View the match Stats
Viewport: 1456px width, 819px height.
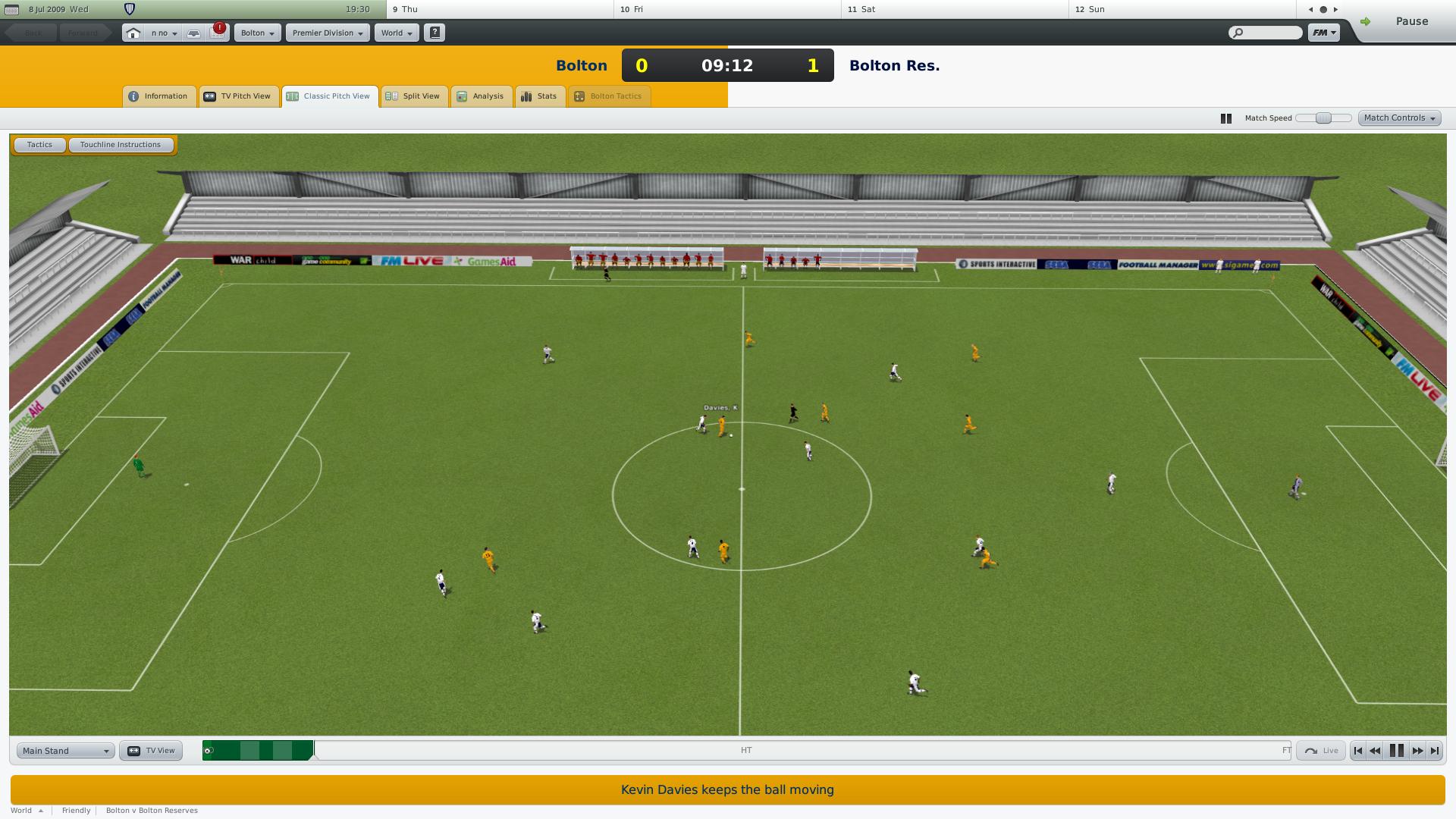pyautogui.click(x=539, y=96)
